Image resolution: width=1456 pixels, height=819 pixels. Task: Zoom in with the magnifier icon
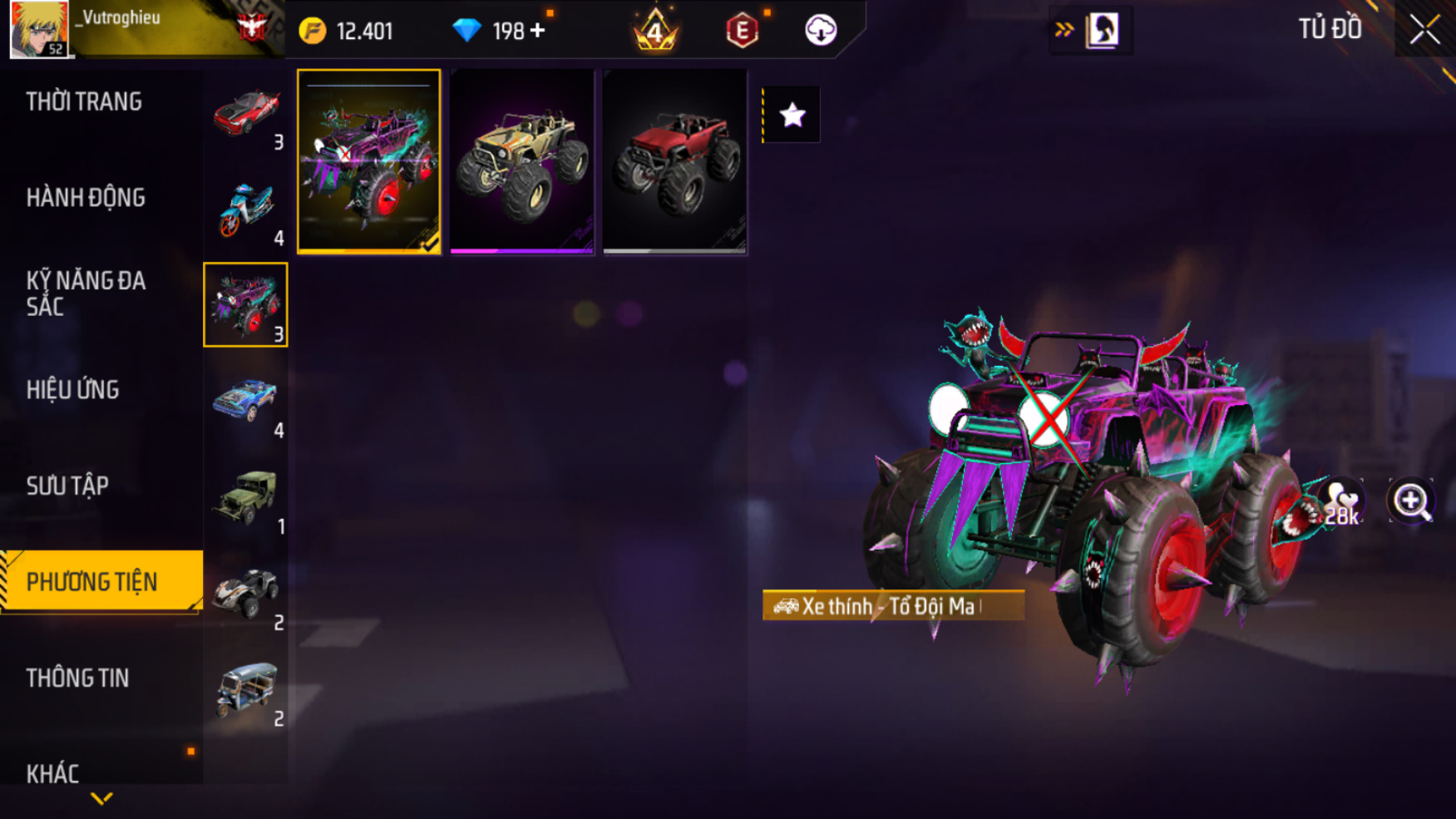point(1411,501)
